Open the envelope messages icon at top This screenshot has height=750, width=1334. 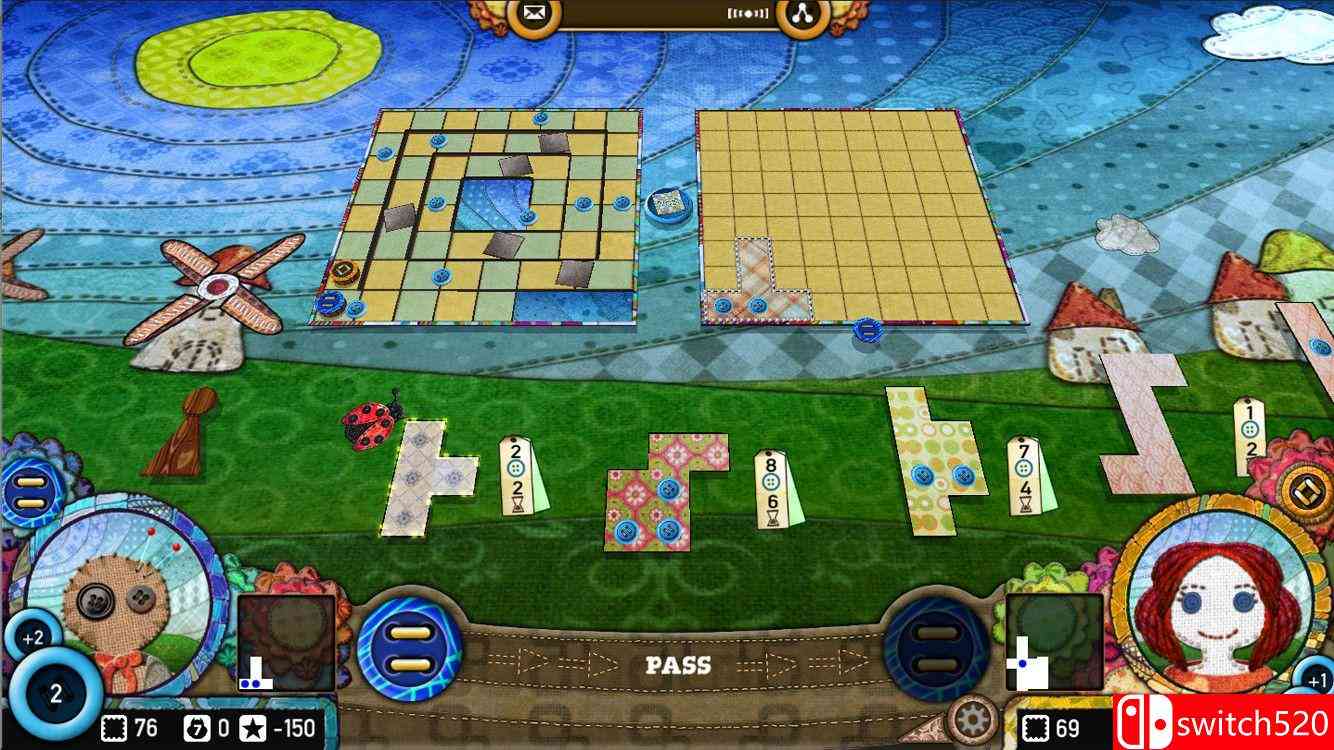[x=535, y=15]
